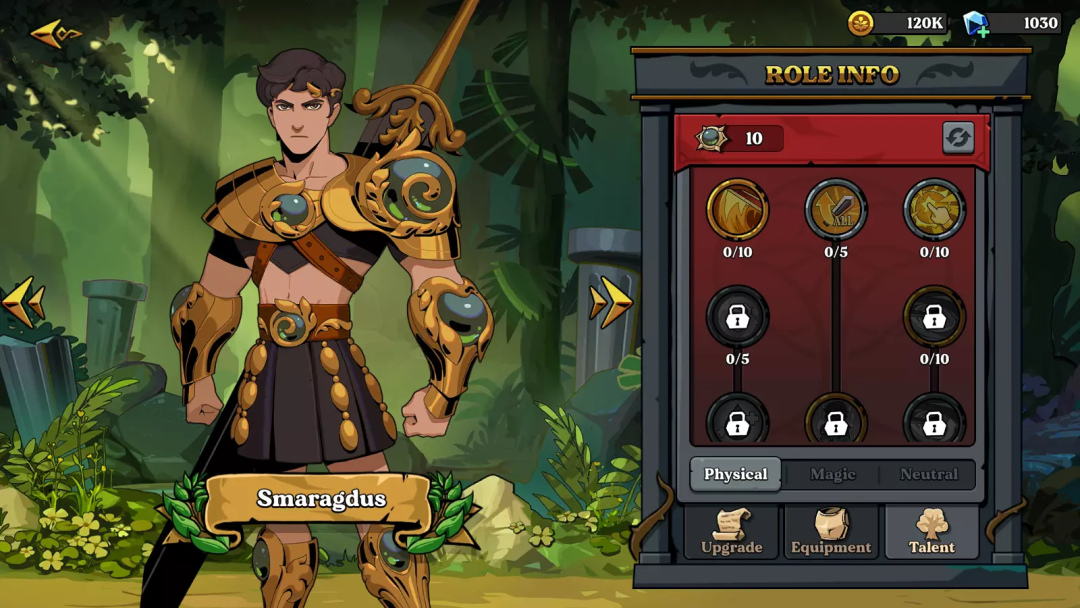The width and height of the screenshot is (1080, 608).
Task: Open the Talent section
Action: click(x=931, y=532)
